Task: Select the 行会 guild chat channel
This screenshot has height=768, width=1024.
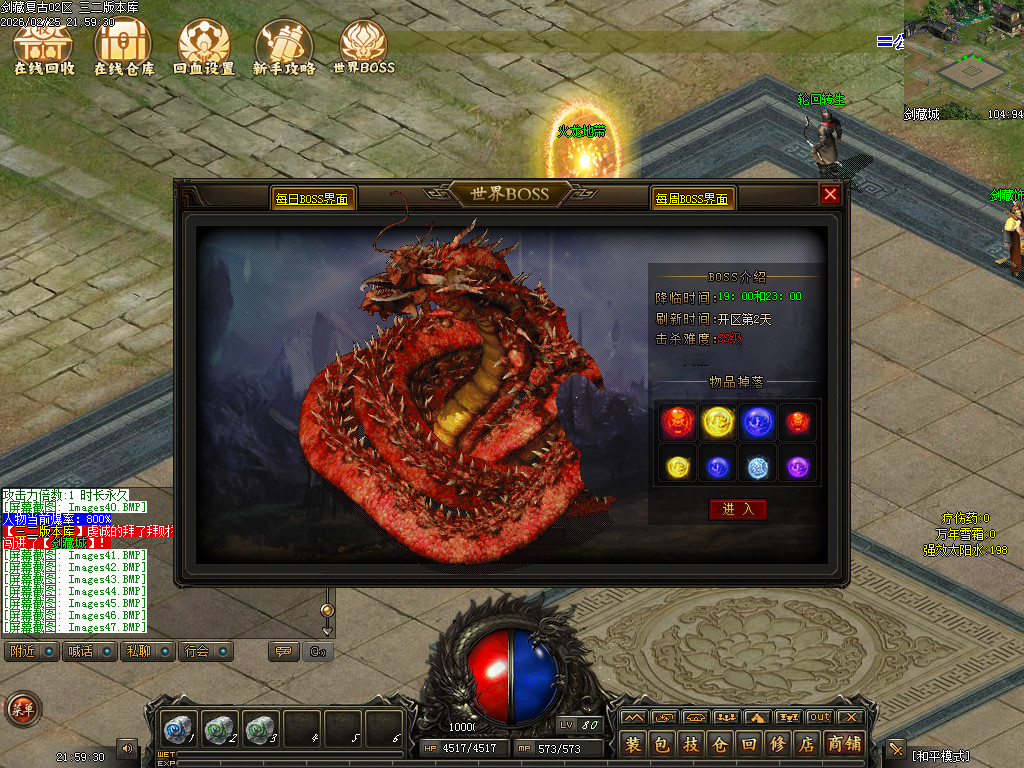Action: pos(206,652)
